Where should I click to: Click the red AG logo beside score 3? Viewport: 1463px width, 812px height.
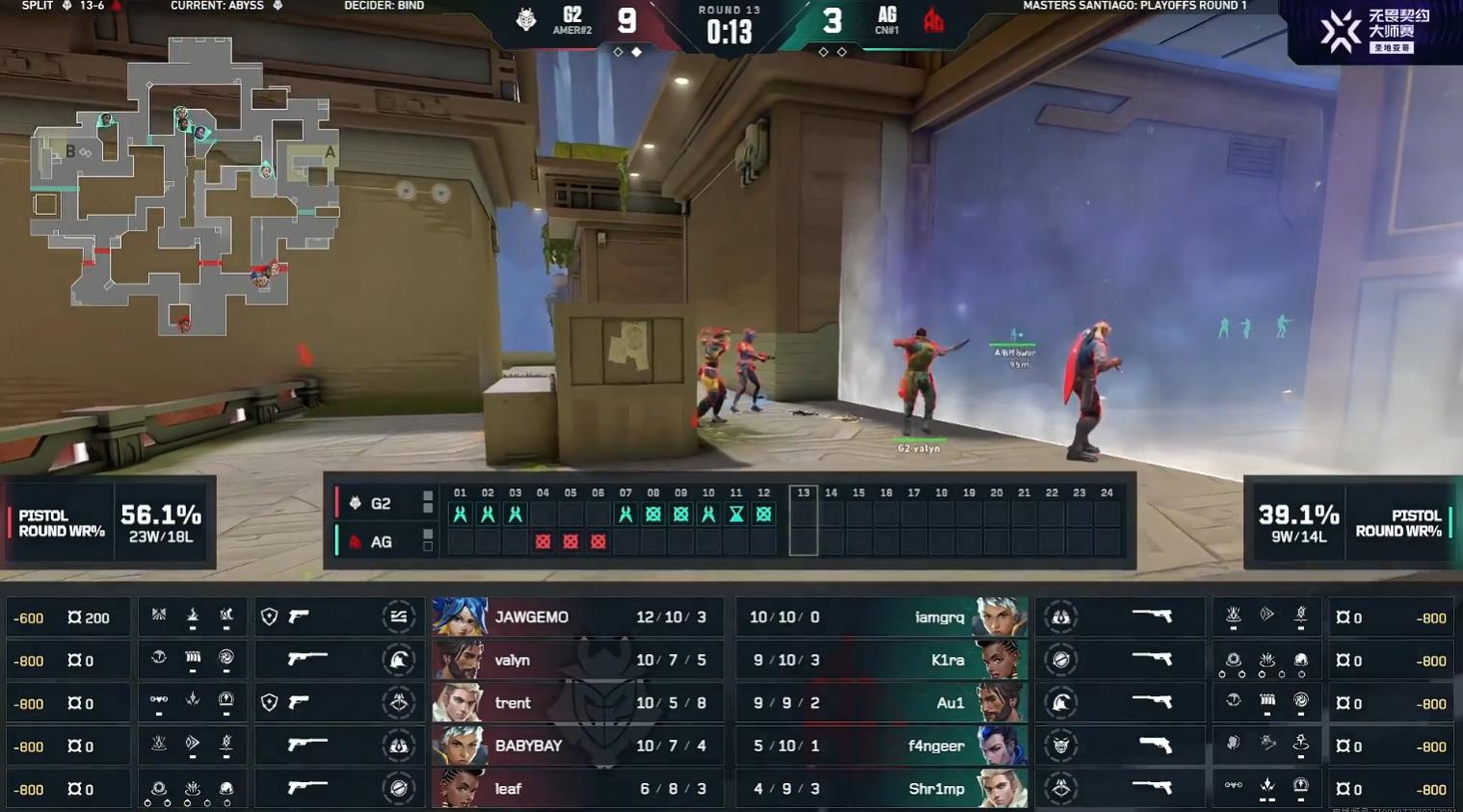(x=933, y=20)
